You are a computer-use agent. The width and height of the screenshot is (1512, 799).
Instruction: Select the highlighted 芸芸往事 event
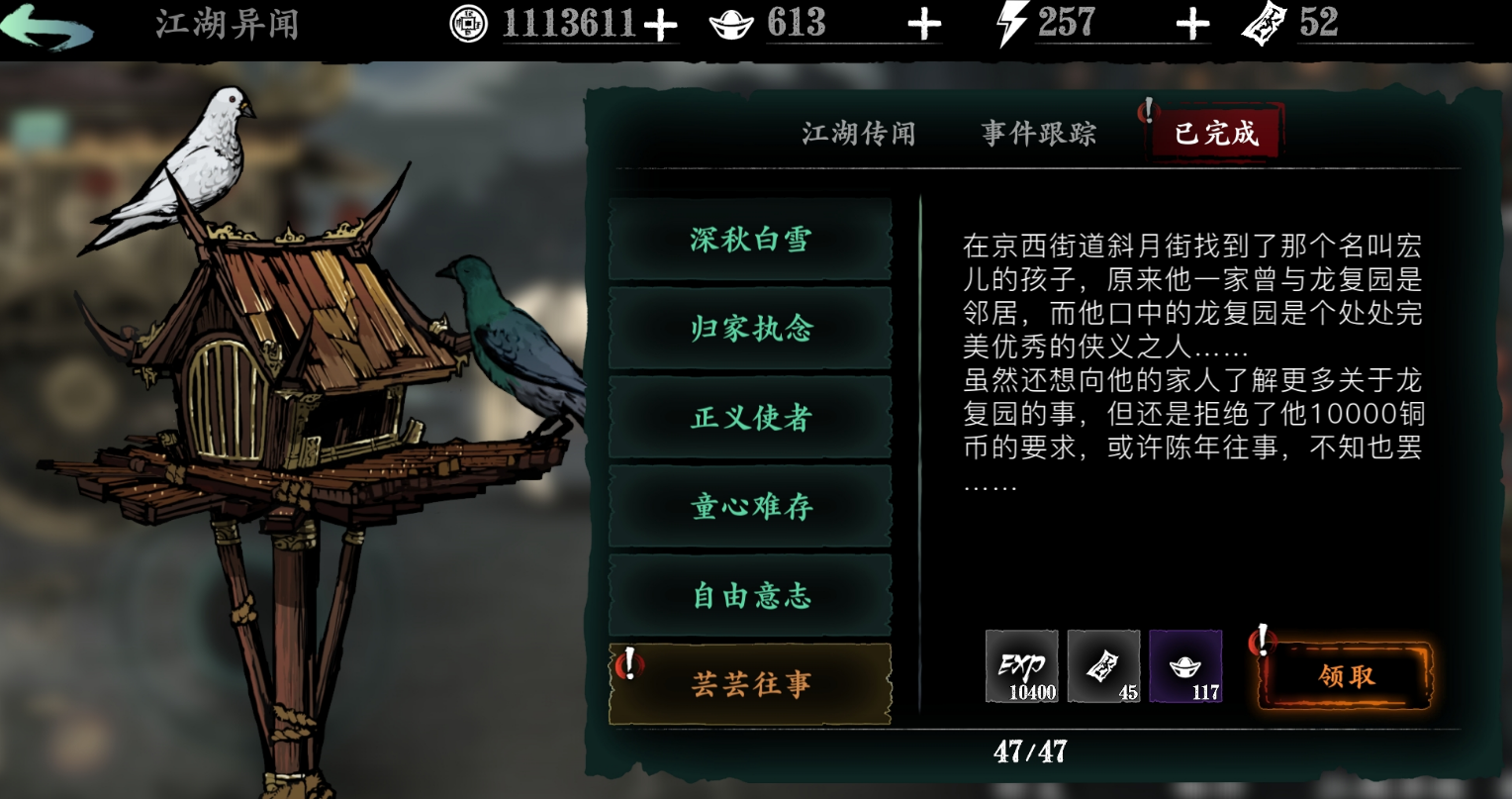(x=750, y=684)
